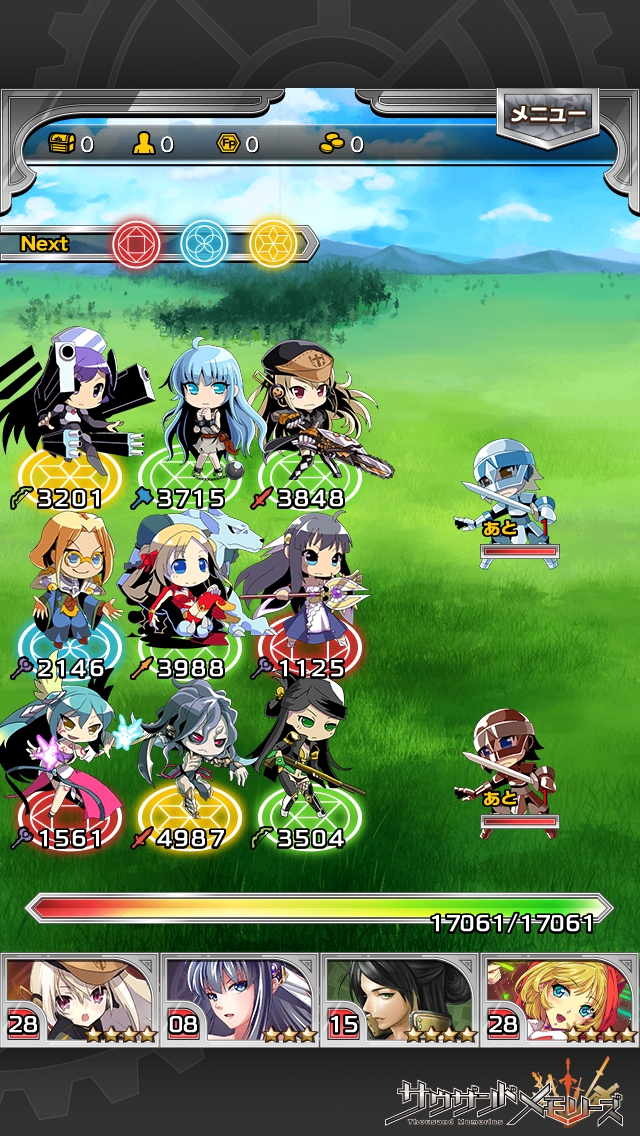Image resolution: width=640 pixels, height=1136 pixels.
Task: Open the メニュー menu button
Action: [547, 115]
